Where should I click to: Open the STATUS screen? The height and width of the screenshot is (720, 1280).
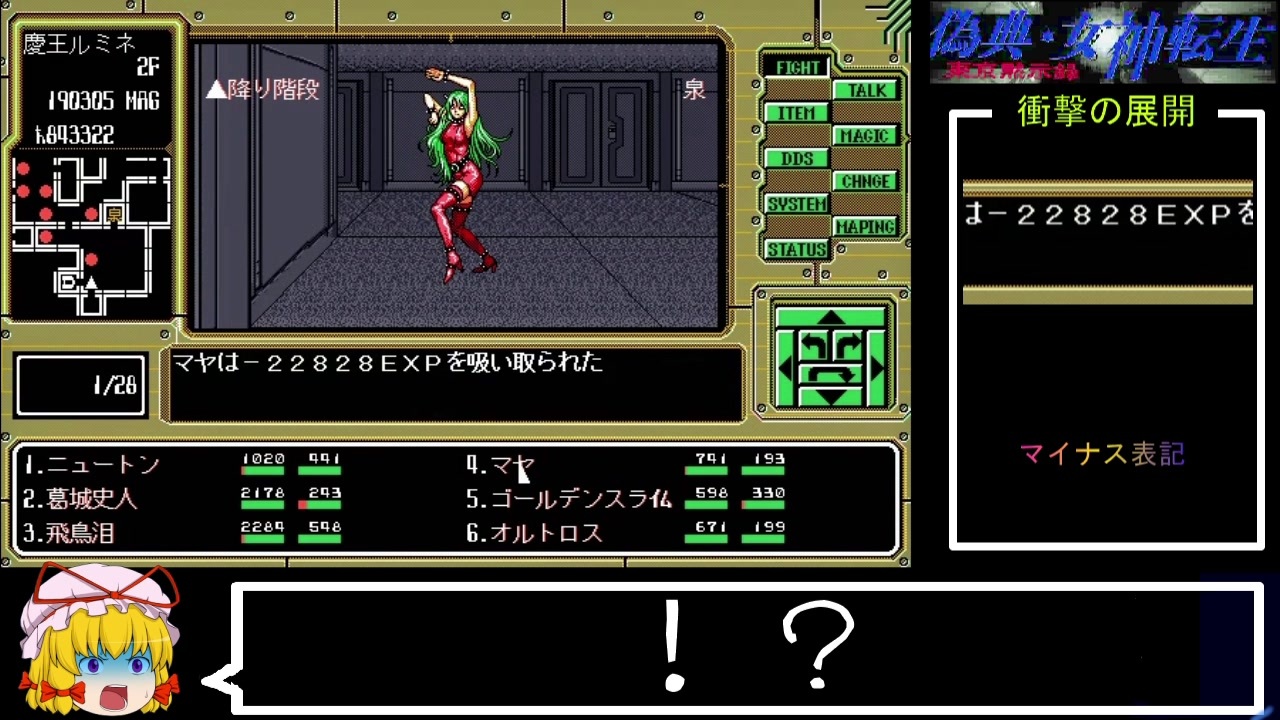coord(797,249)
